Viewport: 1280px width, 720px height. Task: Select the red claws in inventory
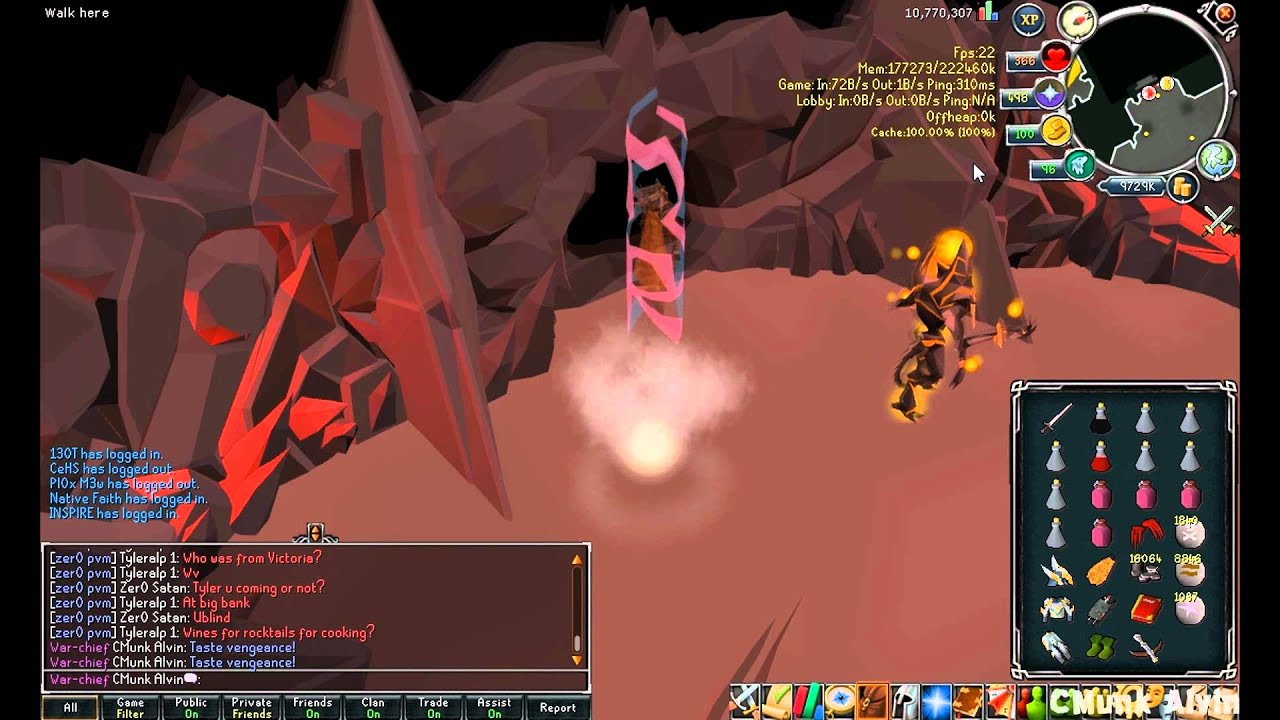1145,533
